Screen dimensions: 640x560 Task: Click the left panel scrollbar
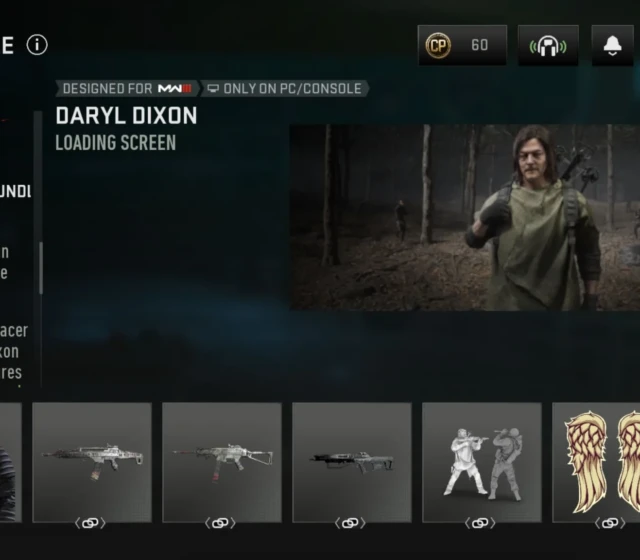[x=40, y=267]
